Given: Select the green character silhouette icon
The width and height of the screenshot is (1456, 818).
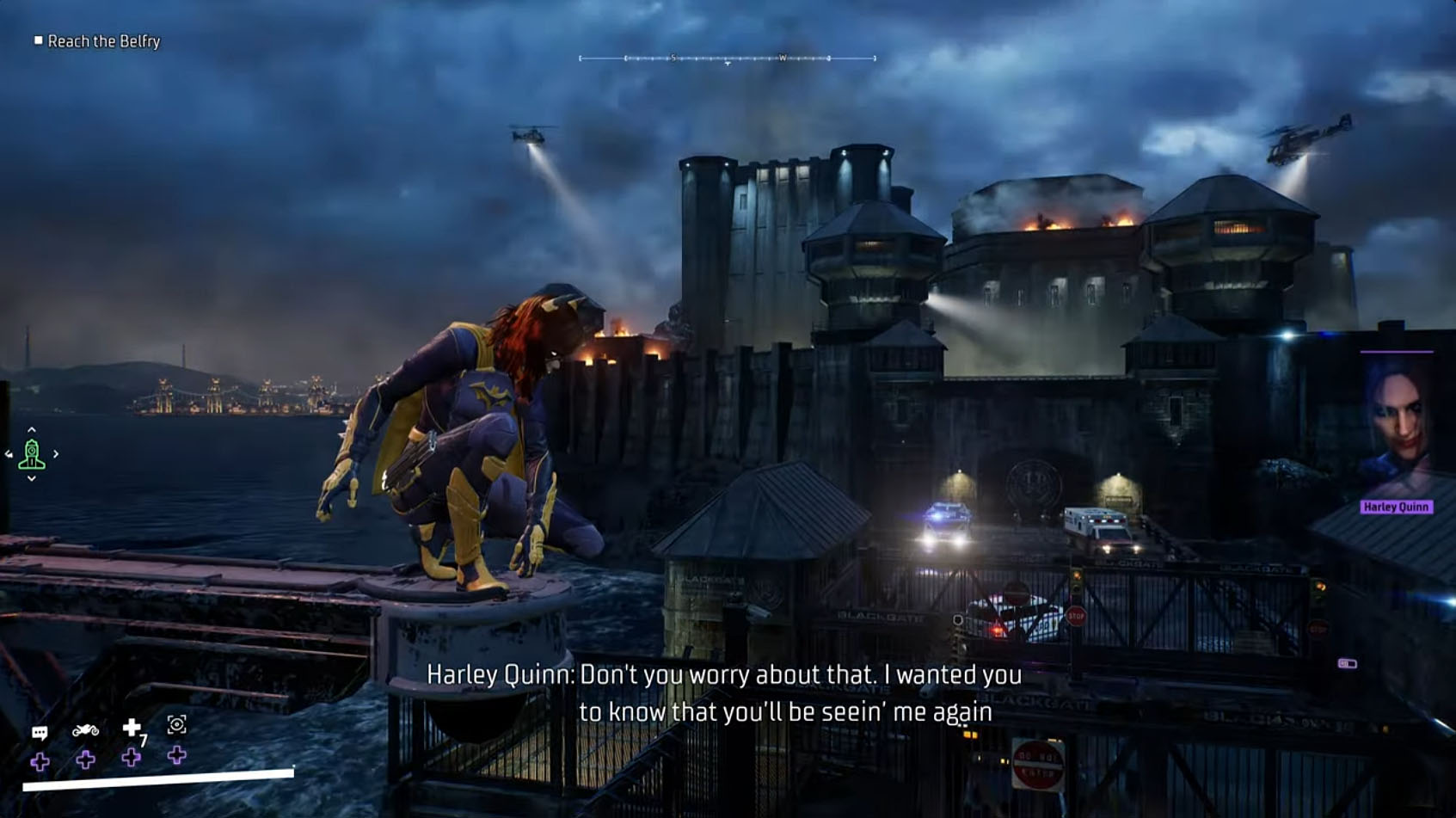Looking at the screenshot, I should pyautogui.click(x=32, y=454).
